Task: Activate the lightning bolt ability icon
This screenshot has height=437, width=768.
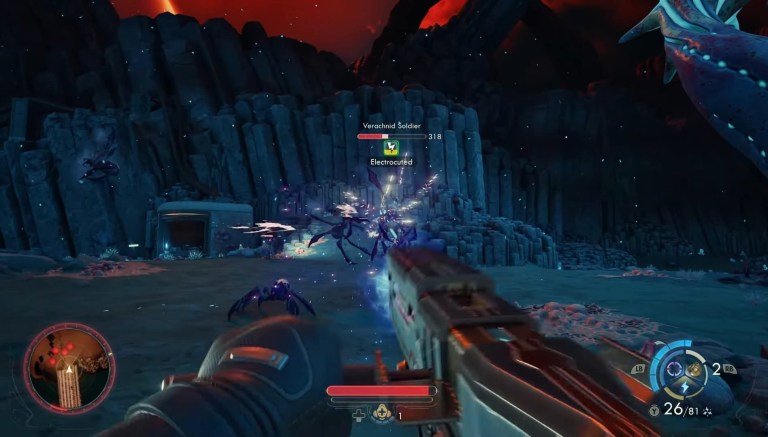Action: 684,387
